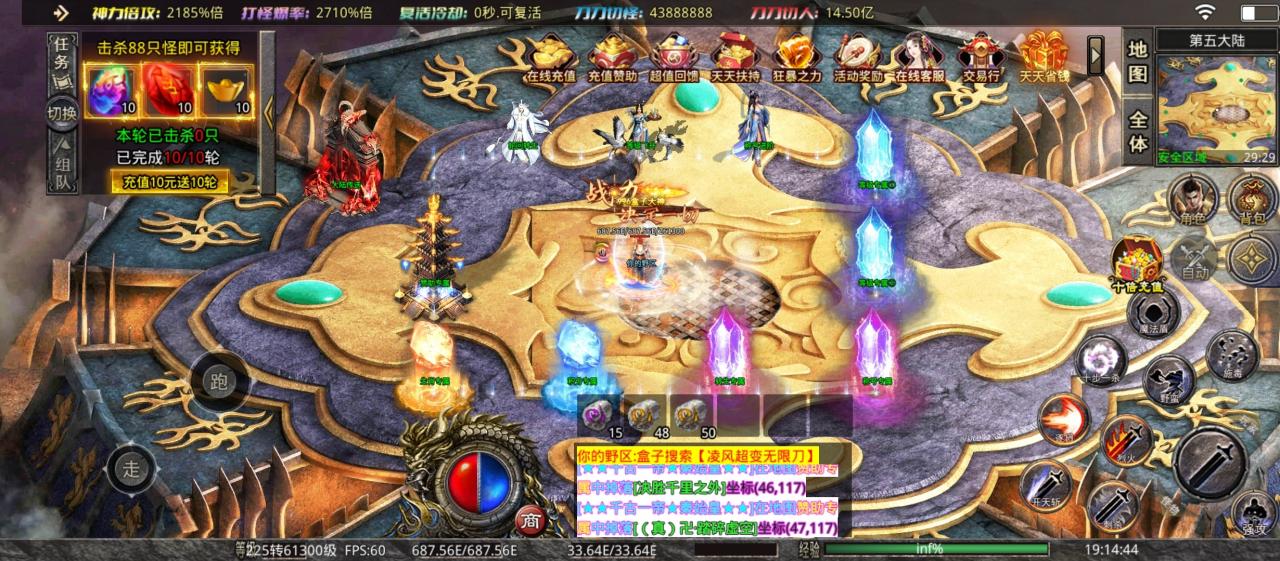Switch to the 组队 team tab
This screenshot has height=561, width=1280.
point(60,173)
